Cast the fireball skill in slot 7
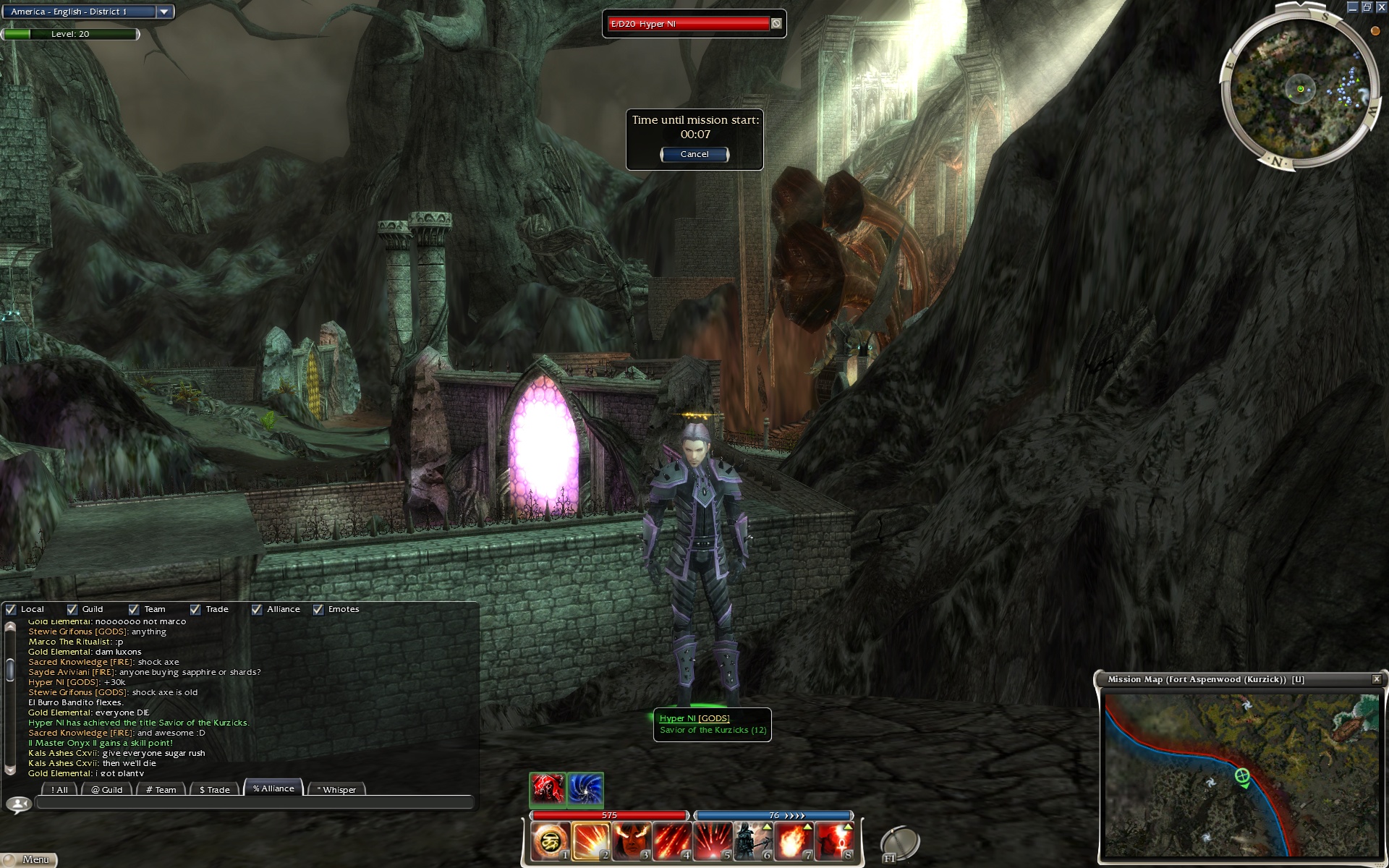The height and width of the screenshot is (868, 1389). 793,841
